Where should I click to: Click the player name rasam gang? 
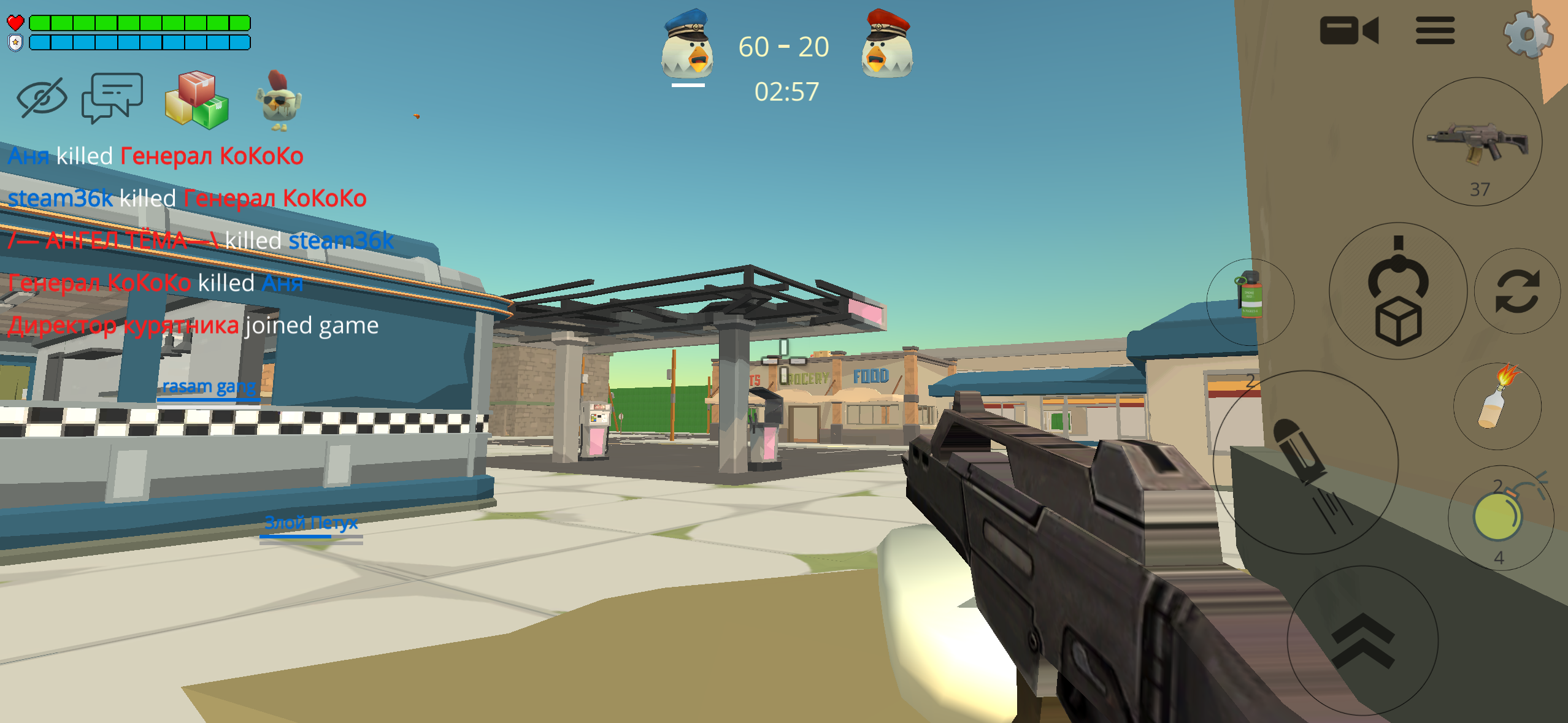pyautogui.click(x=209, y=387)
